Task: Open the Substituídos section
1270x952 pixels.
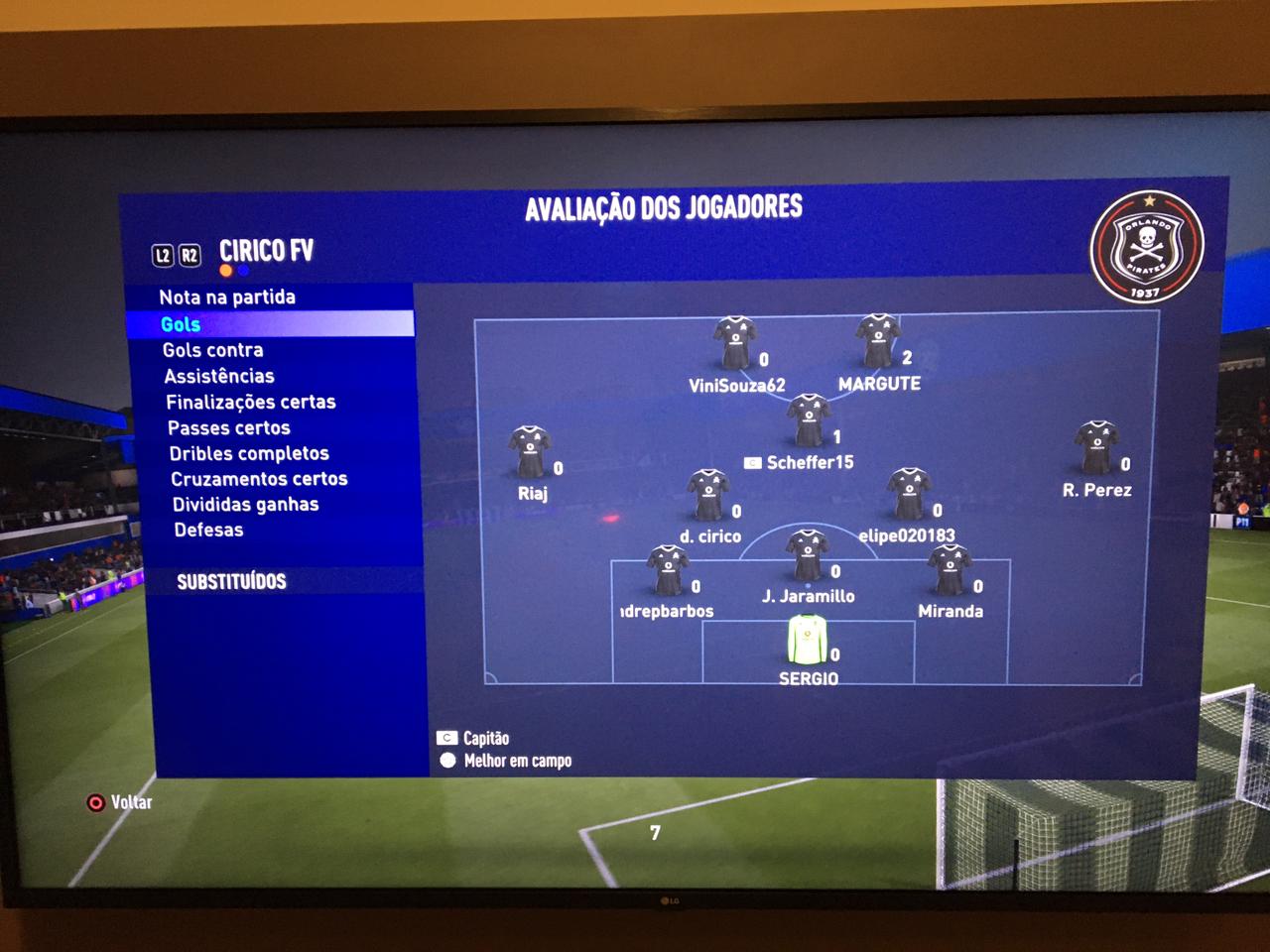Action: coord(231,581)
